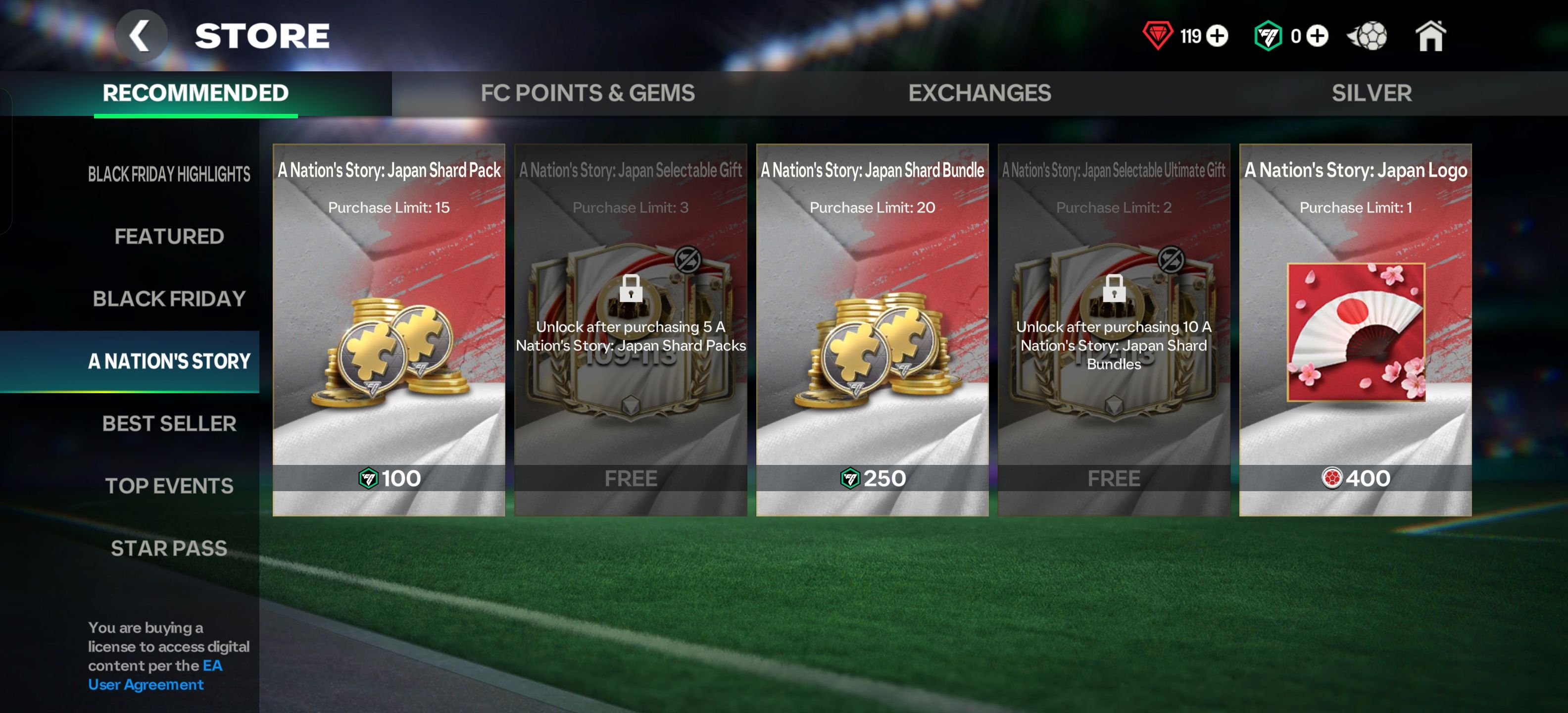Purchase the Japan Shard Bundle for 250
The image size is (1568, 713).
coord(872,478)
